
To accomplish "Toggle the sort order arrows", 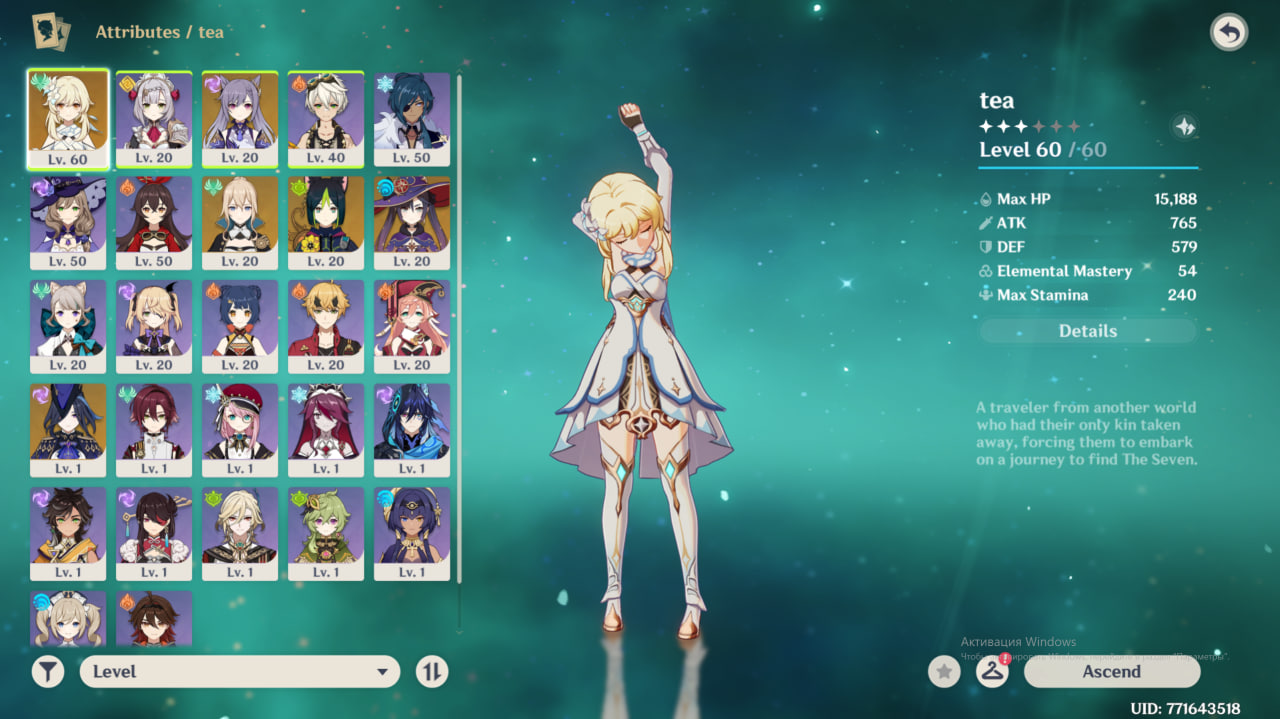I will tap(432, 672).
